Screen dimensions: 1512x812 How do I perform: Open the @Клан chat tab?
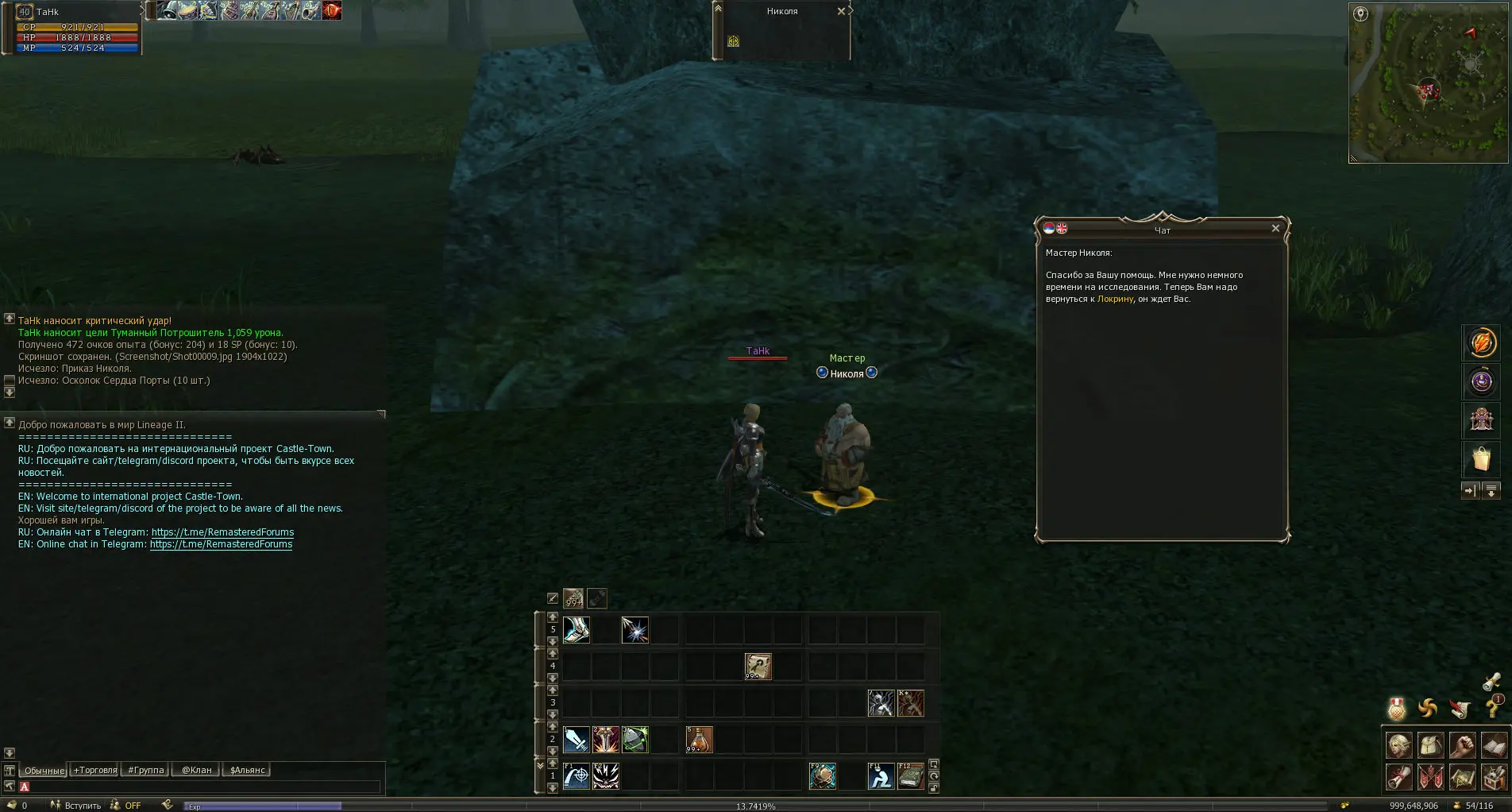click(x=197, y=770)
